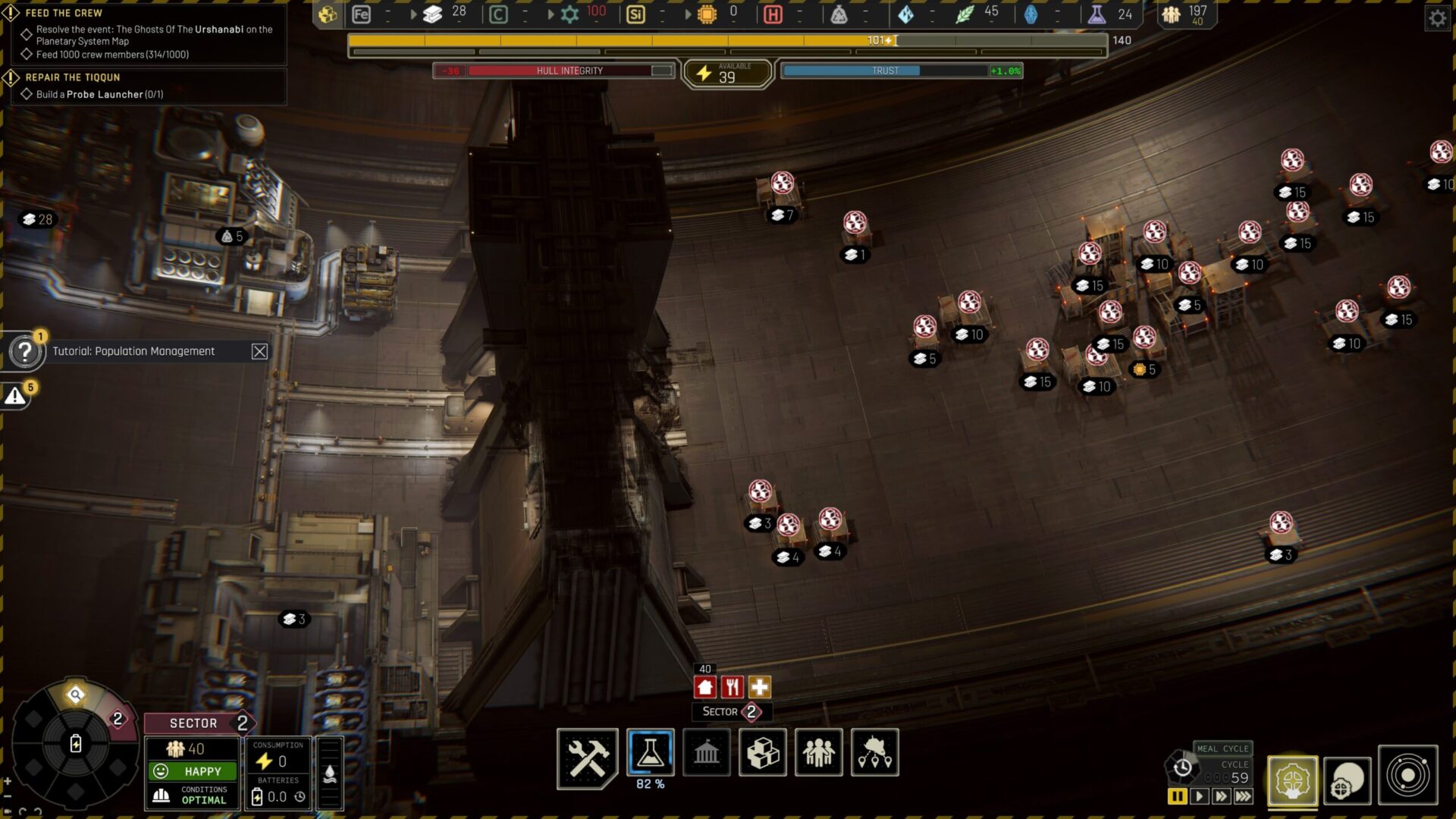Image resolution: width=1456 pixels, height=819 pixels.
Task: Switch to station interior view
Action: tap(1292, 780)
